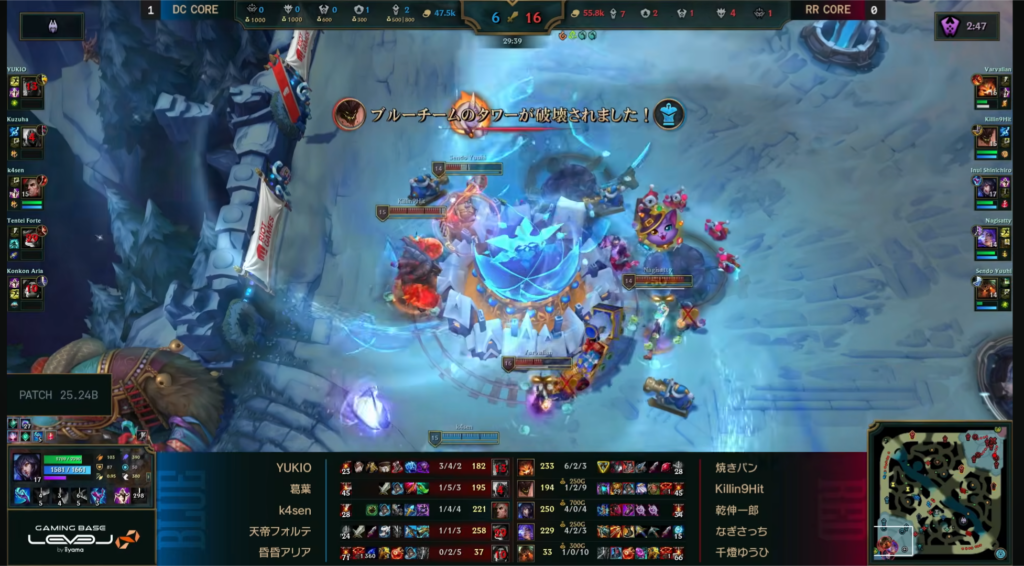Select Tentei Forte's champion portrait
Image resolution: width=1024 pixels, height=566 pixels.
(31, 237)
